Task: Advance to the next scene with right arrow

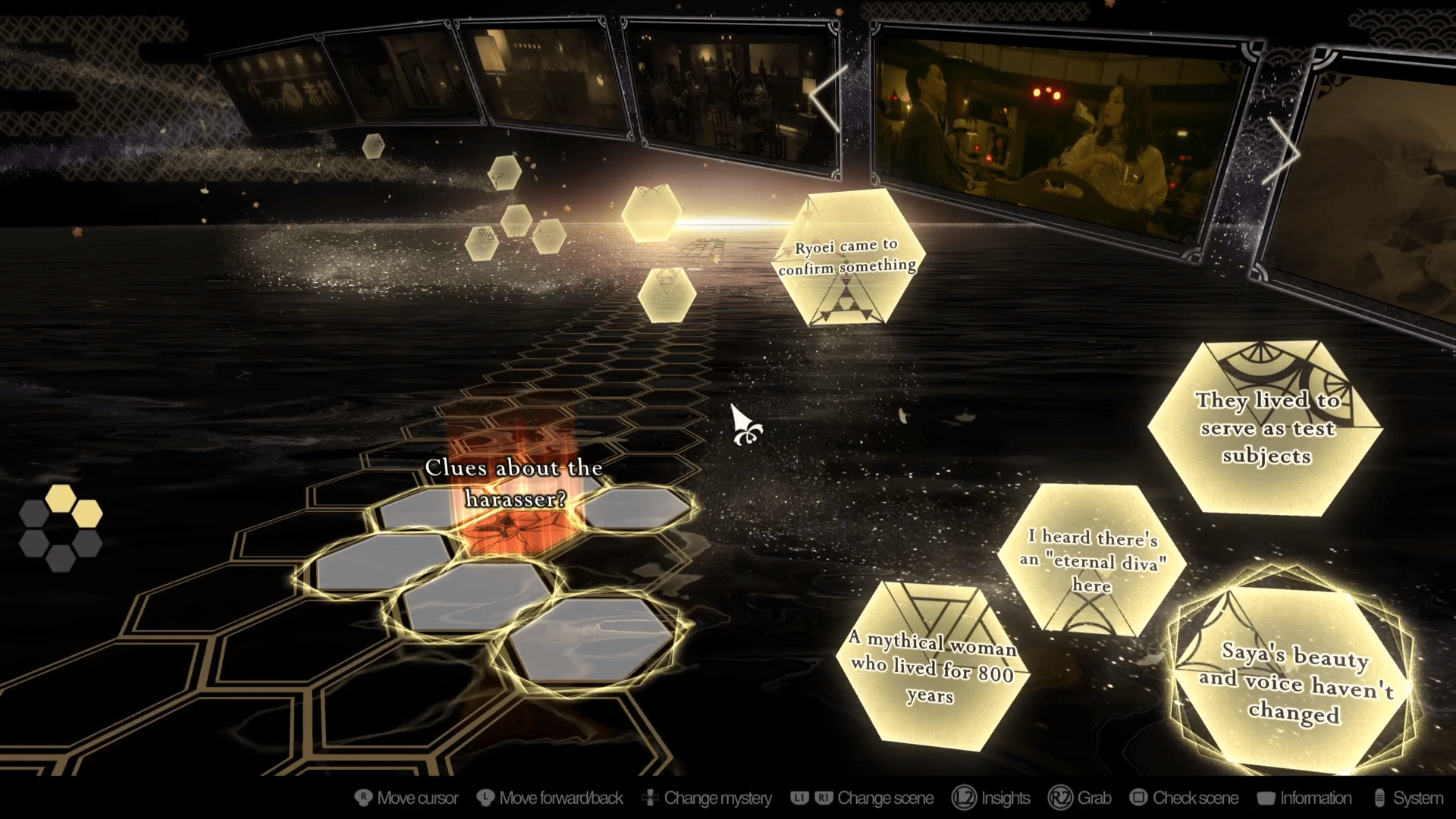Action: coord(1282,154)
